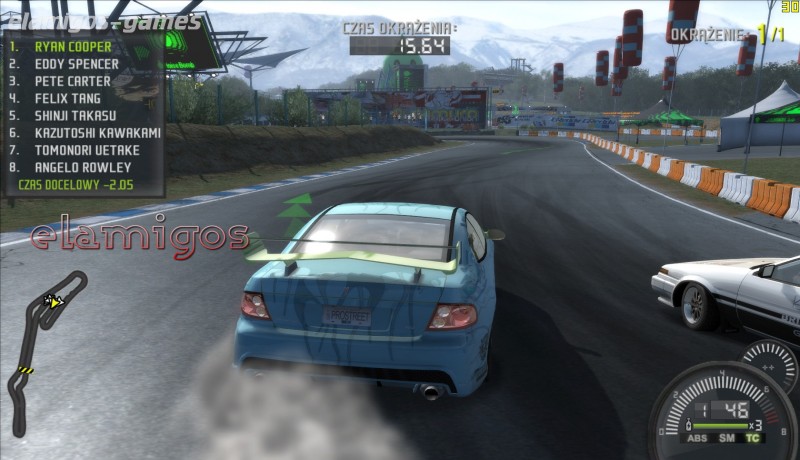Screen dimensions: 800x460
Task: Click Pete Carter in the standings
Action: (x=73, y=81)
